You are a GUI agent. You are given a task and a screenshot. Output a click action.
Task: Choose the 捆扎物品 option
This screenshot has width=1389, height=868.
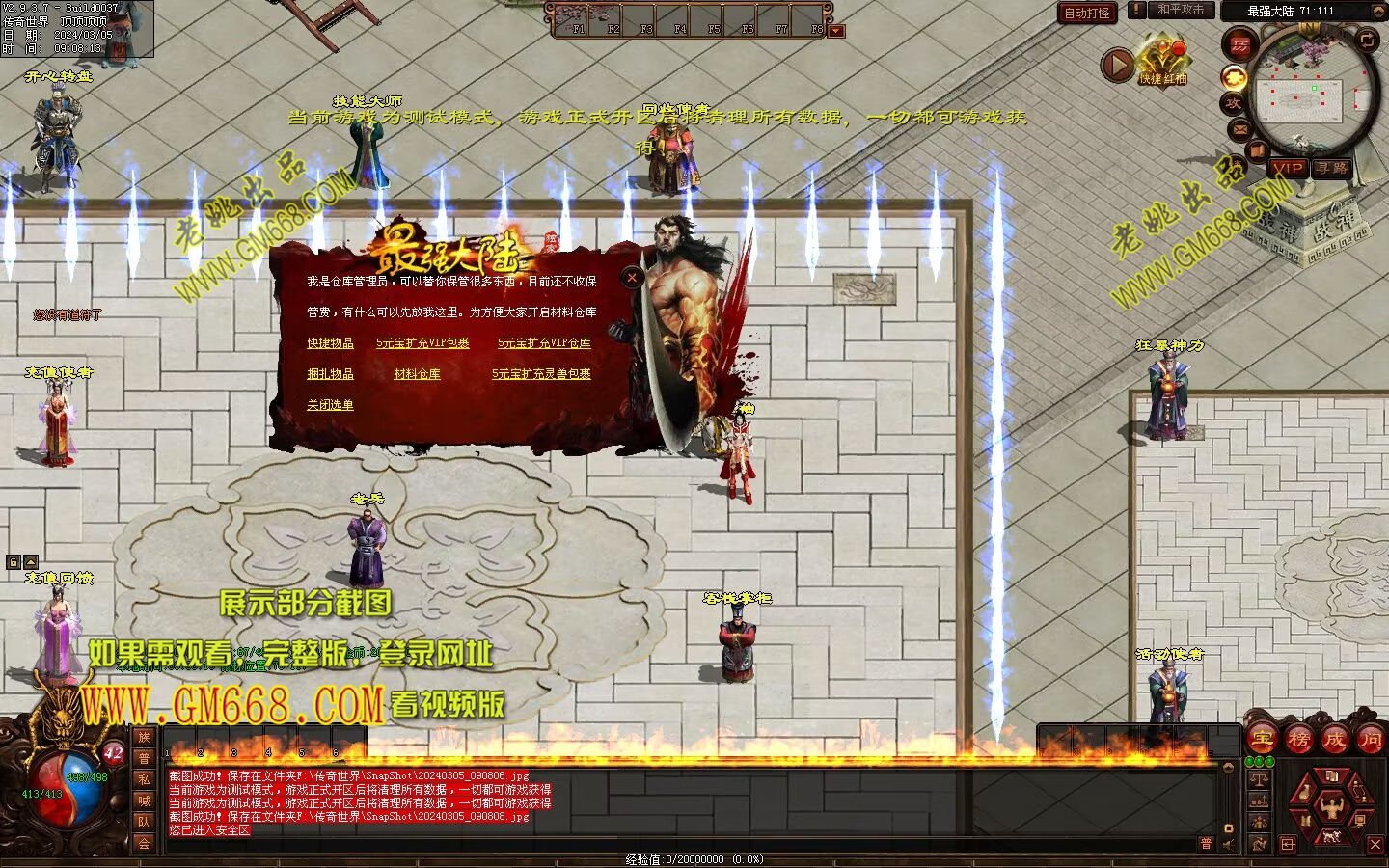[330, 374]
